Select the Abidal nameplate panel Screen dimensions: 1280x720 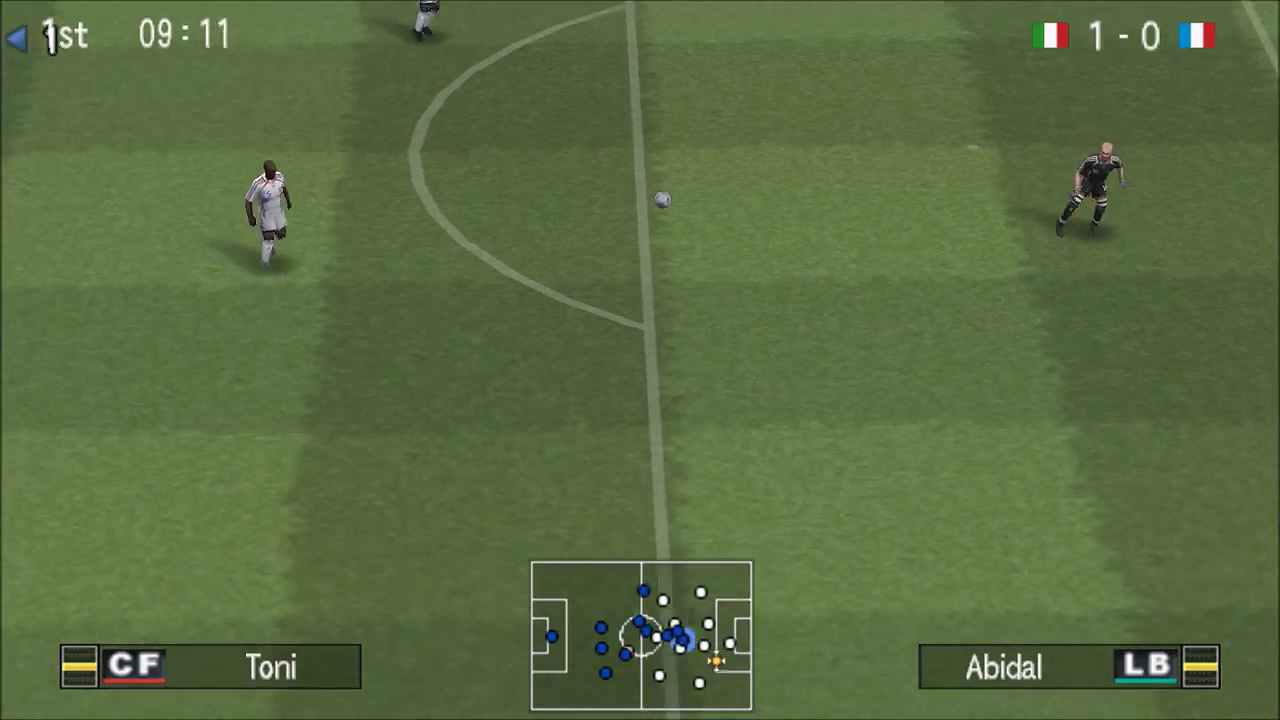[x=1069, y=667]
